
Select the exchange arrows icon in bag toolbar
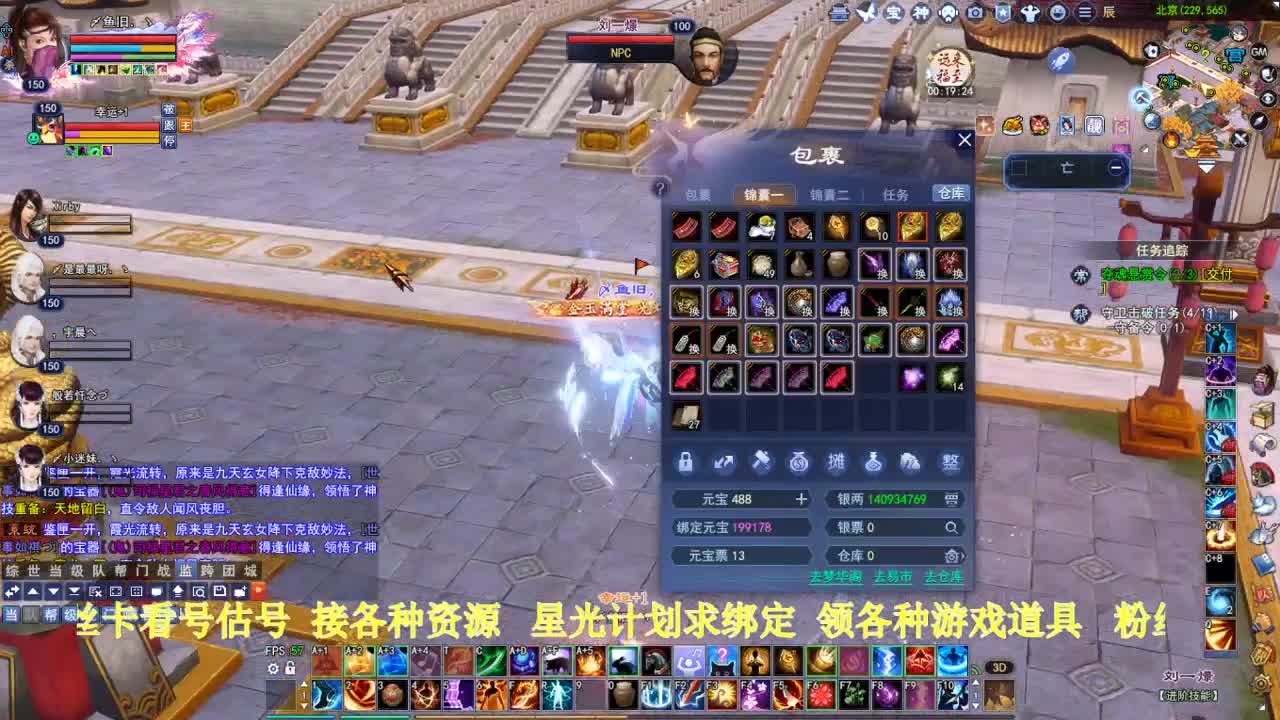[722, 461]
